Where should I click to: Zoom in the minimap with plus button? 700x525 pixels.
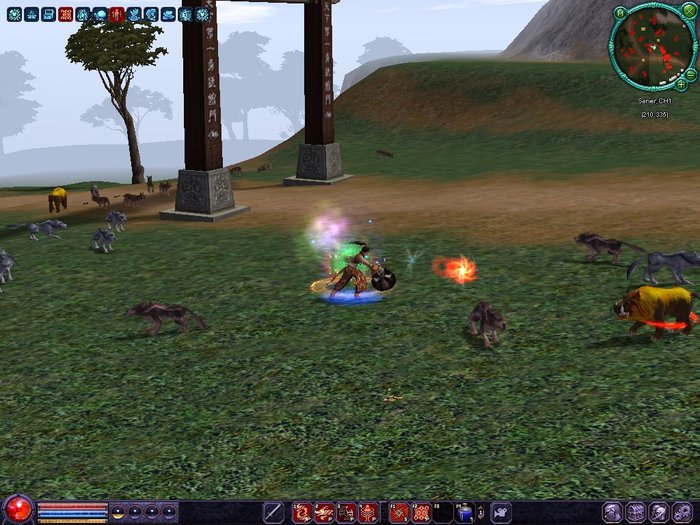pyautogui.click(x=682, y=86)
